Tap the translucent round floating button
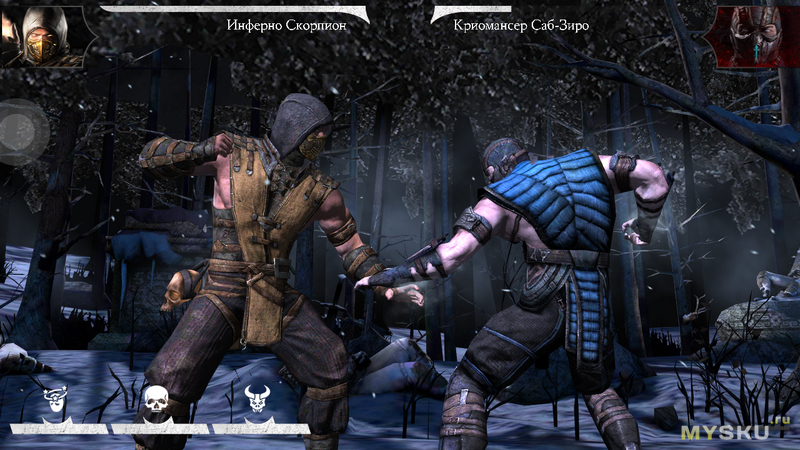Image resolution: width=800 pixels, height=450 pixels. coord(22,132)
